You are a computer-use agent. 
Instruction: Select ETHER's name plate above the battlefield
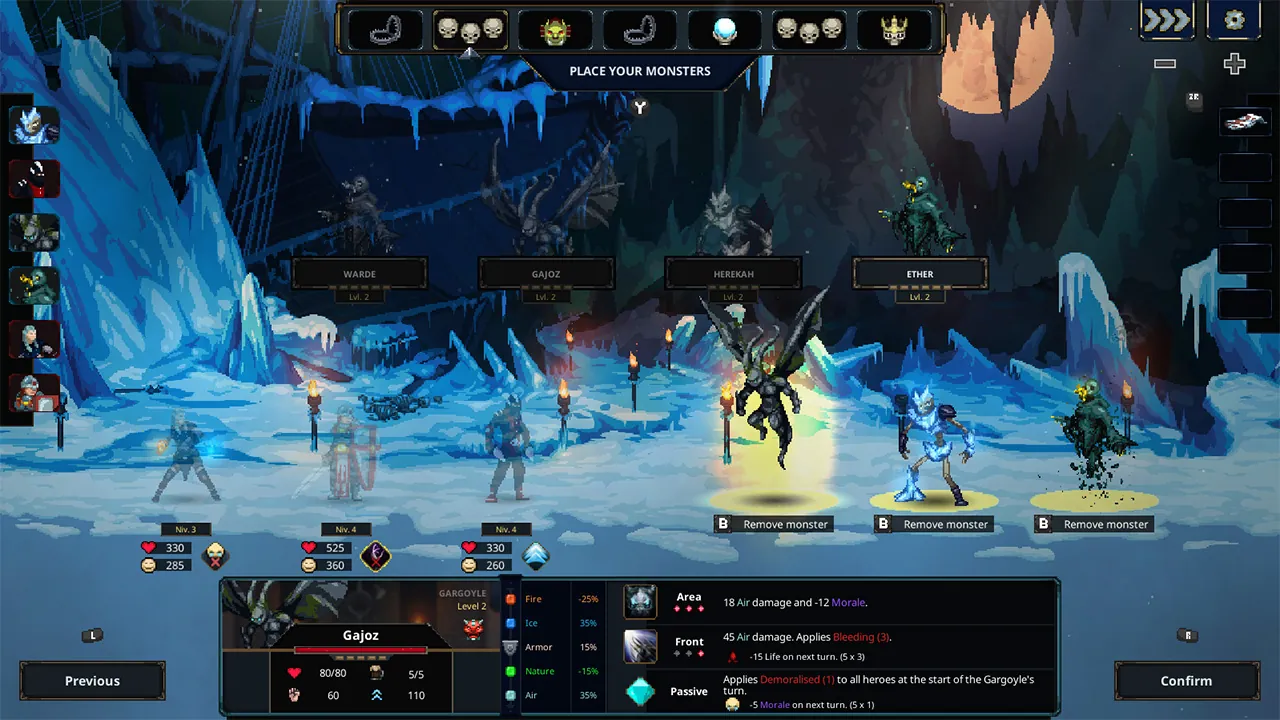point(919,273)
